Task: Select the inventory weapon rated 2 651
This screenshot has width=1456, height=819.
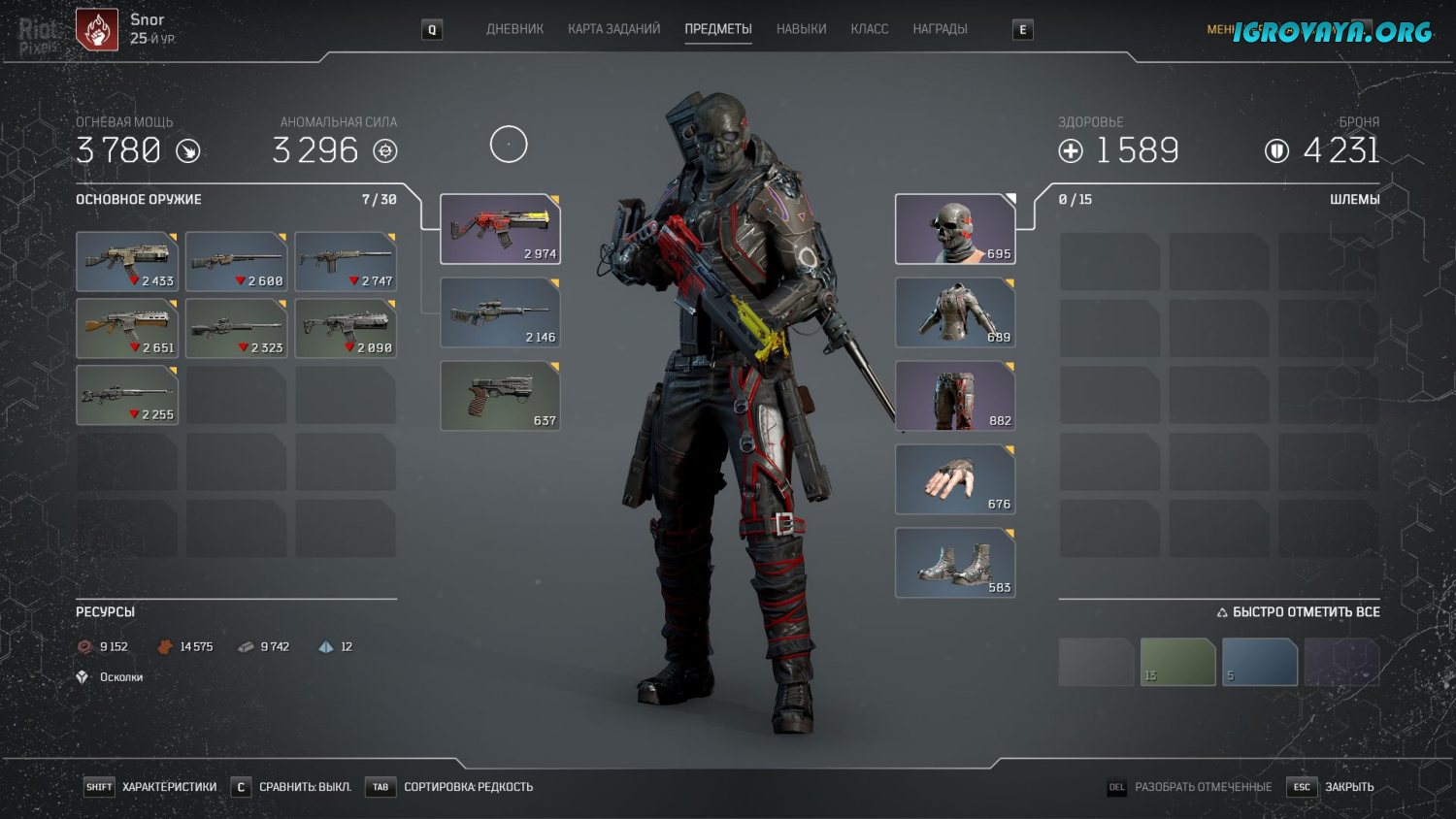Action: (127, 328)
